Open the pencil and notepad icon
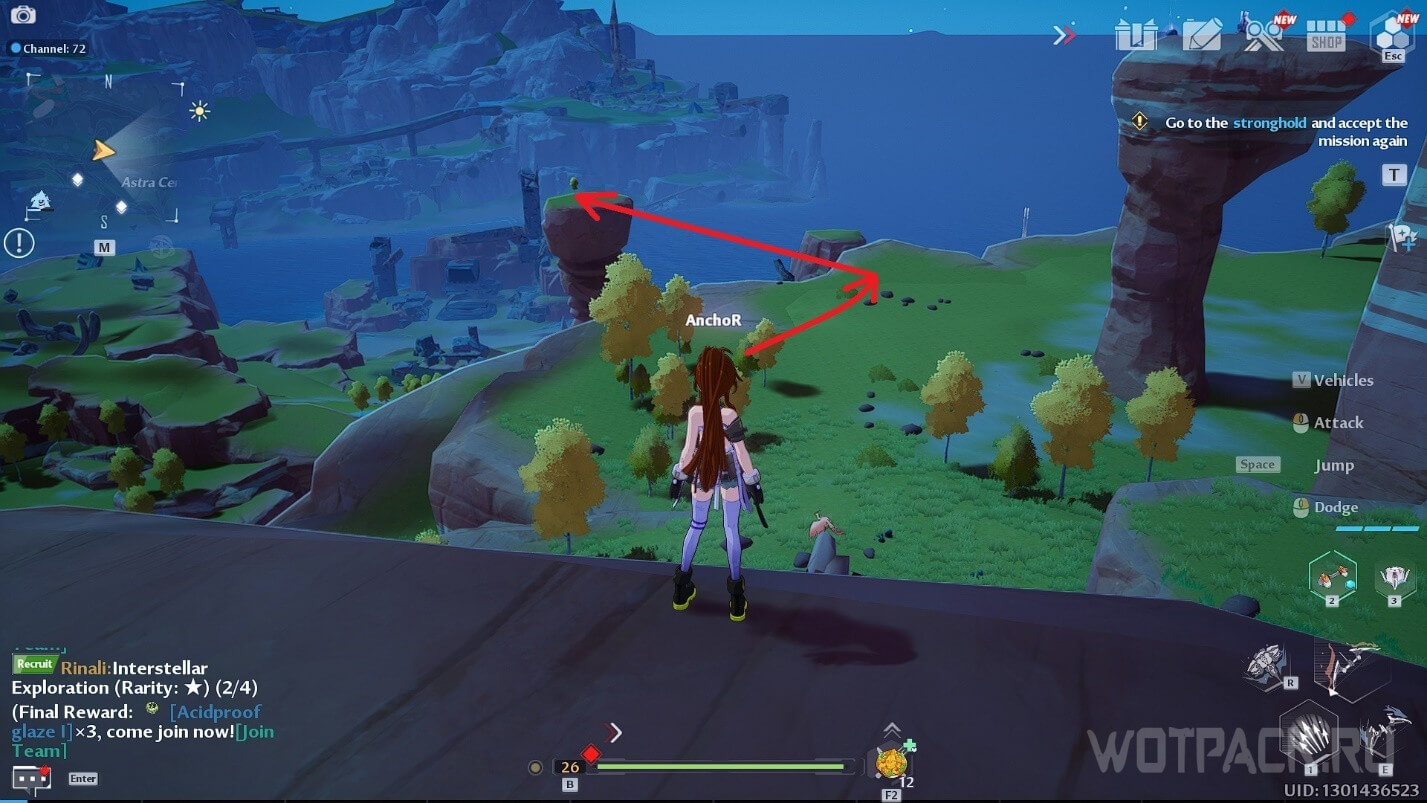The image size is (1427, 803). tap(1201, 36)
